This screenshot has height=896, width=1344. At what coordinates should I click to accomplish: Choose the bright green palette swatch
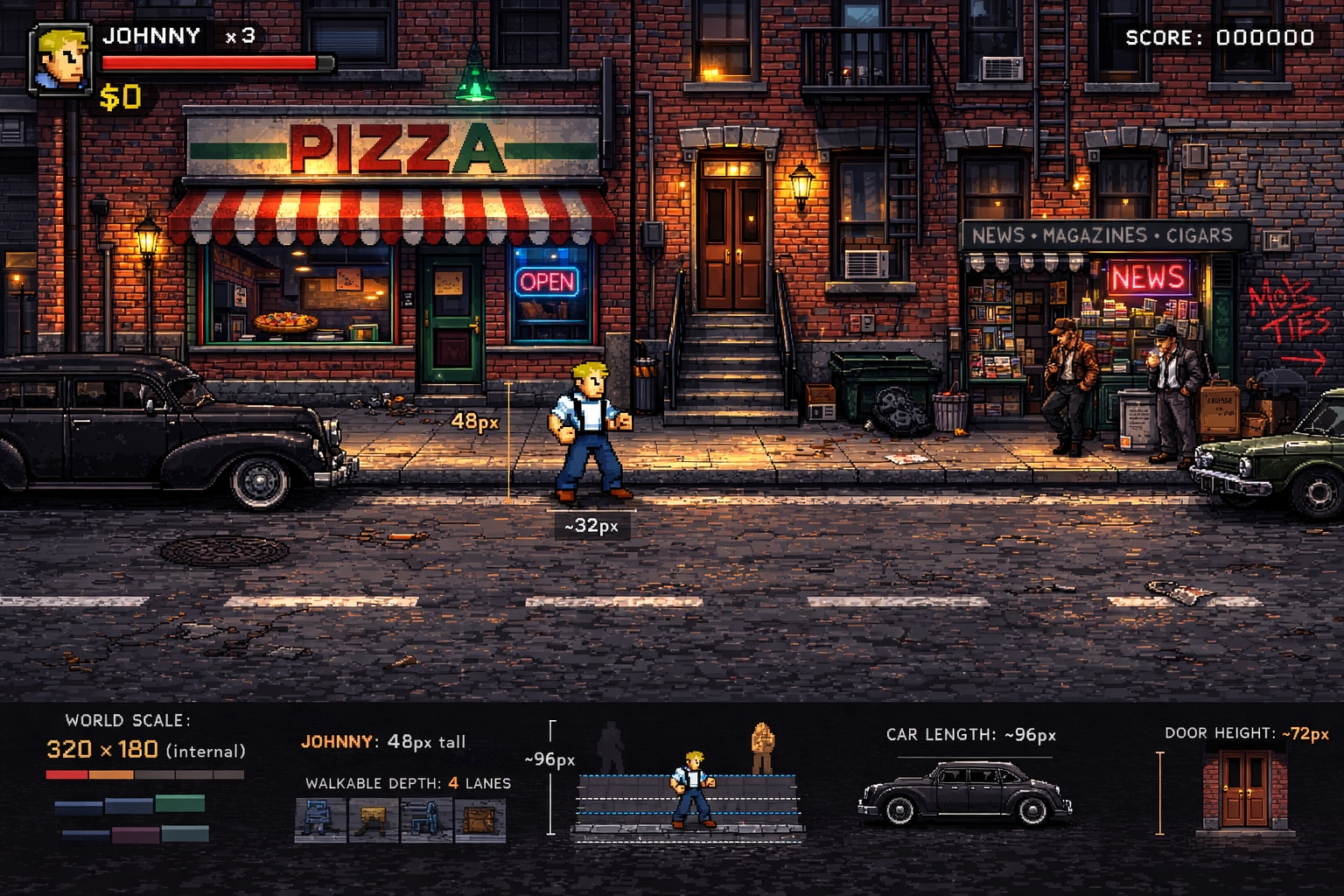[179, 803]
